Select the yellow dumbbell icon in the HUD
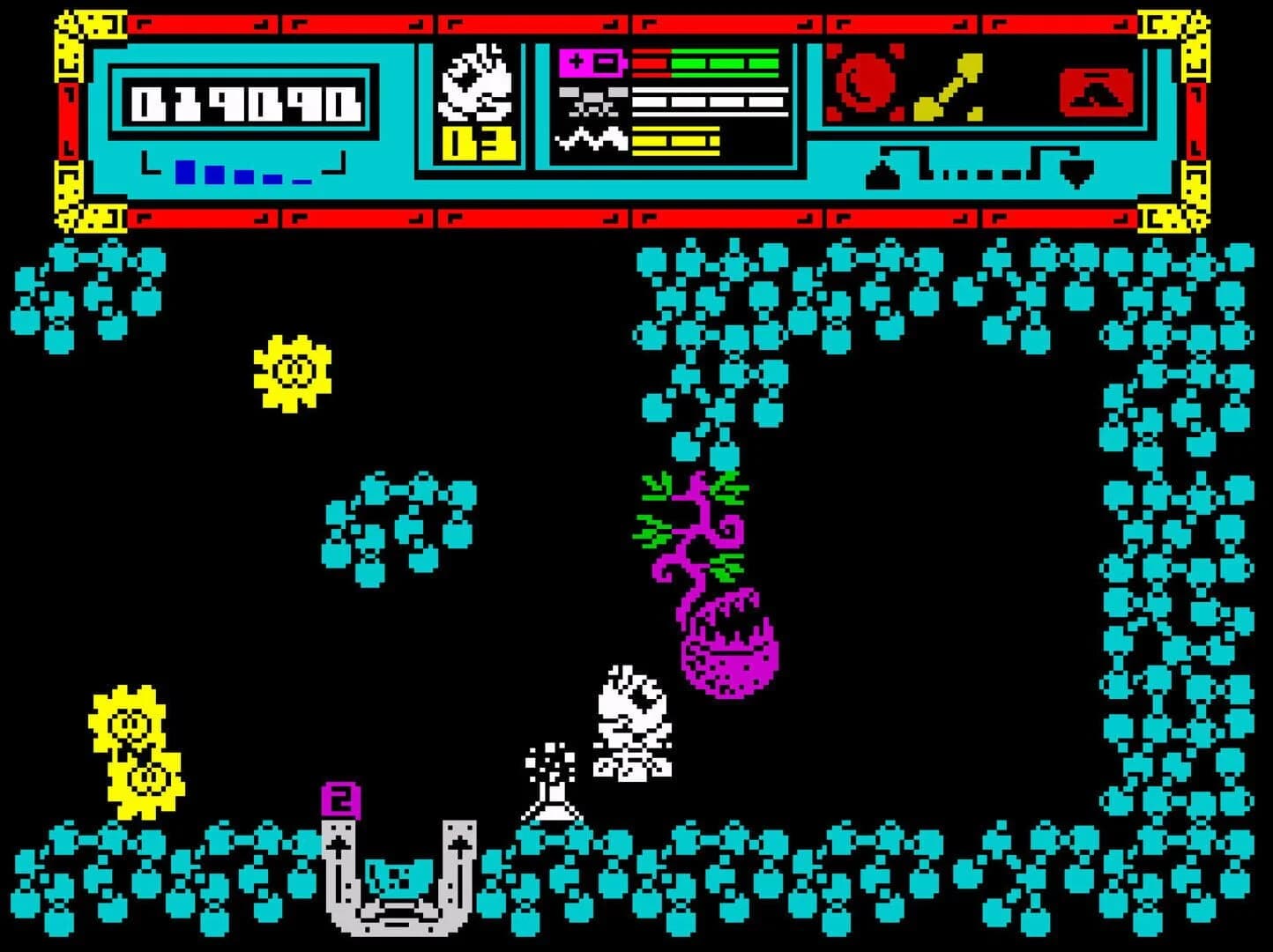The width and height of the screenshot is (1273, 952). 950,86
